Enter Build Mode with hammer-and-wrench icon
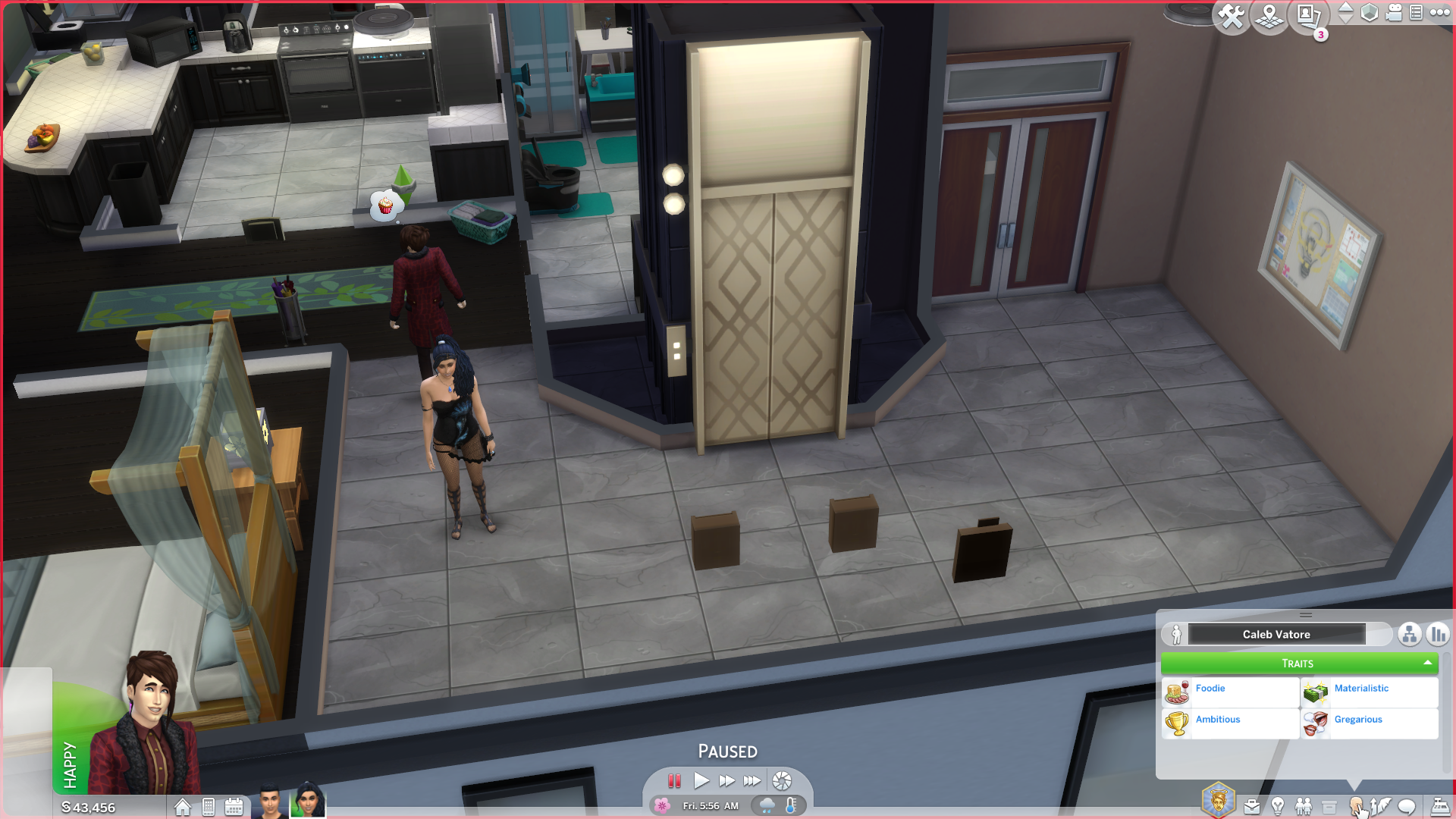This screenshot has width=1456, height=819. [x=1232, y=17]
